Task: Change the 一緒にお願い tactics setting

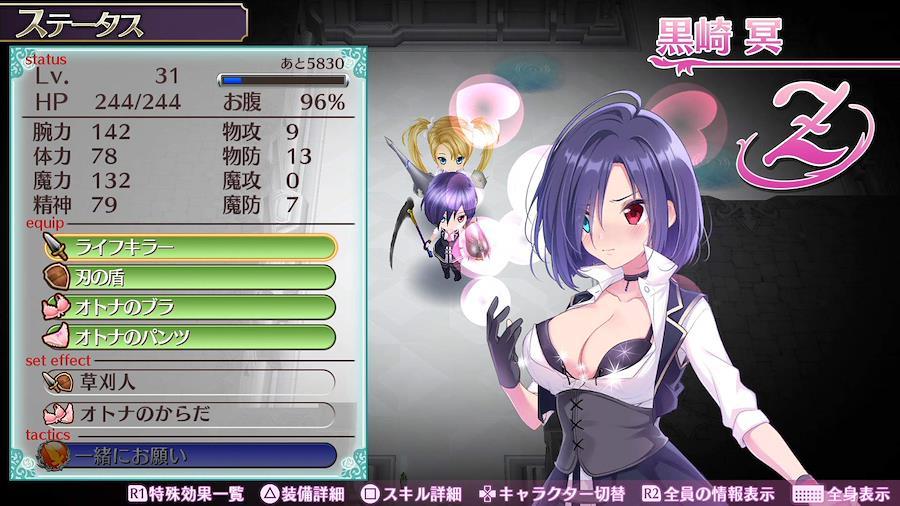Action: pyautogui.click(x=190, y=457)
